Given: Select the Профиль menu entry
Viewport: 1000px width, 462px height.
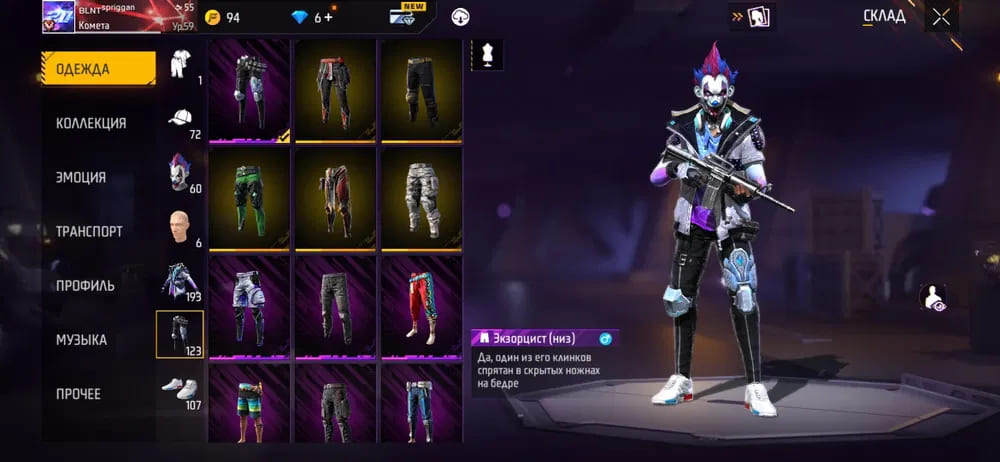Looking at the screenshot, I should tap(85, 285).
